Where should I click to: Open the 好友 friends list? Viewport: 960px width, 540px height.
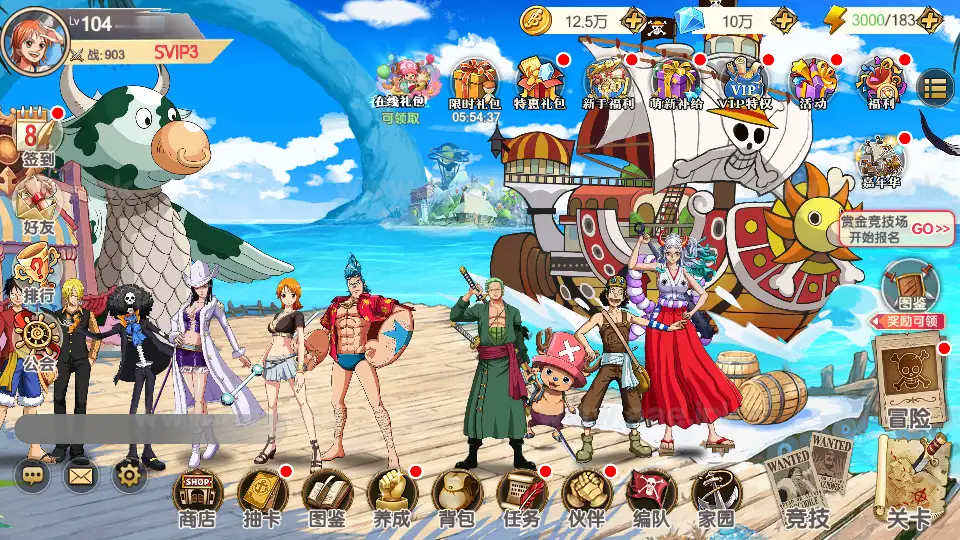(38, 203)
